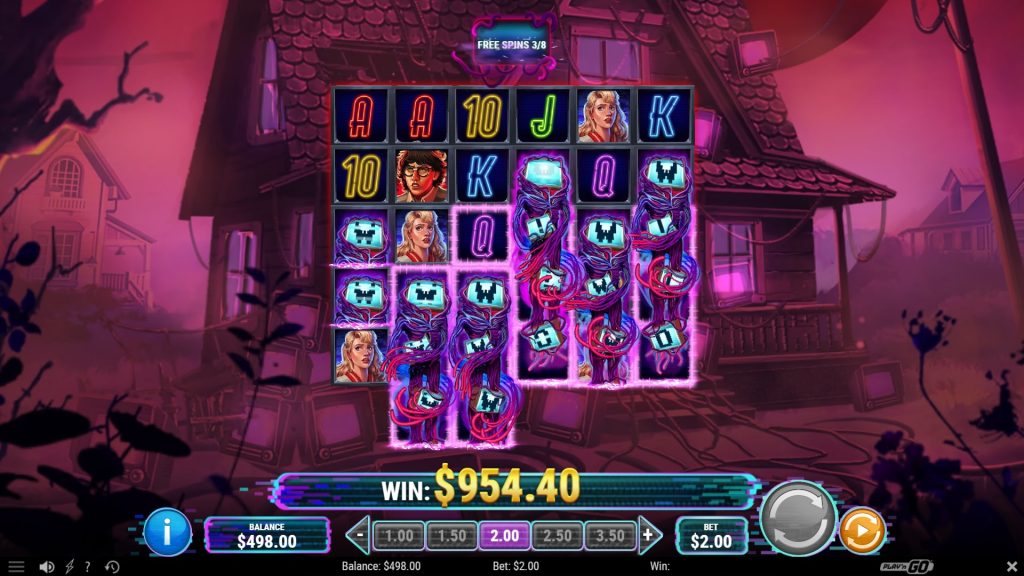Close the game with the X icon

(x=1009, y=567)
